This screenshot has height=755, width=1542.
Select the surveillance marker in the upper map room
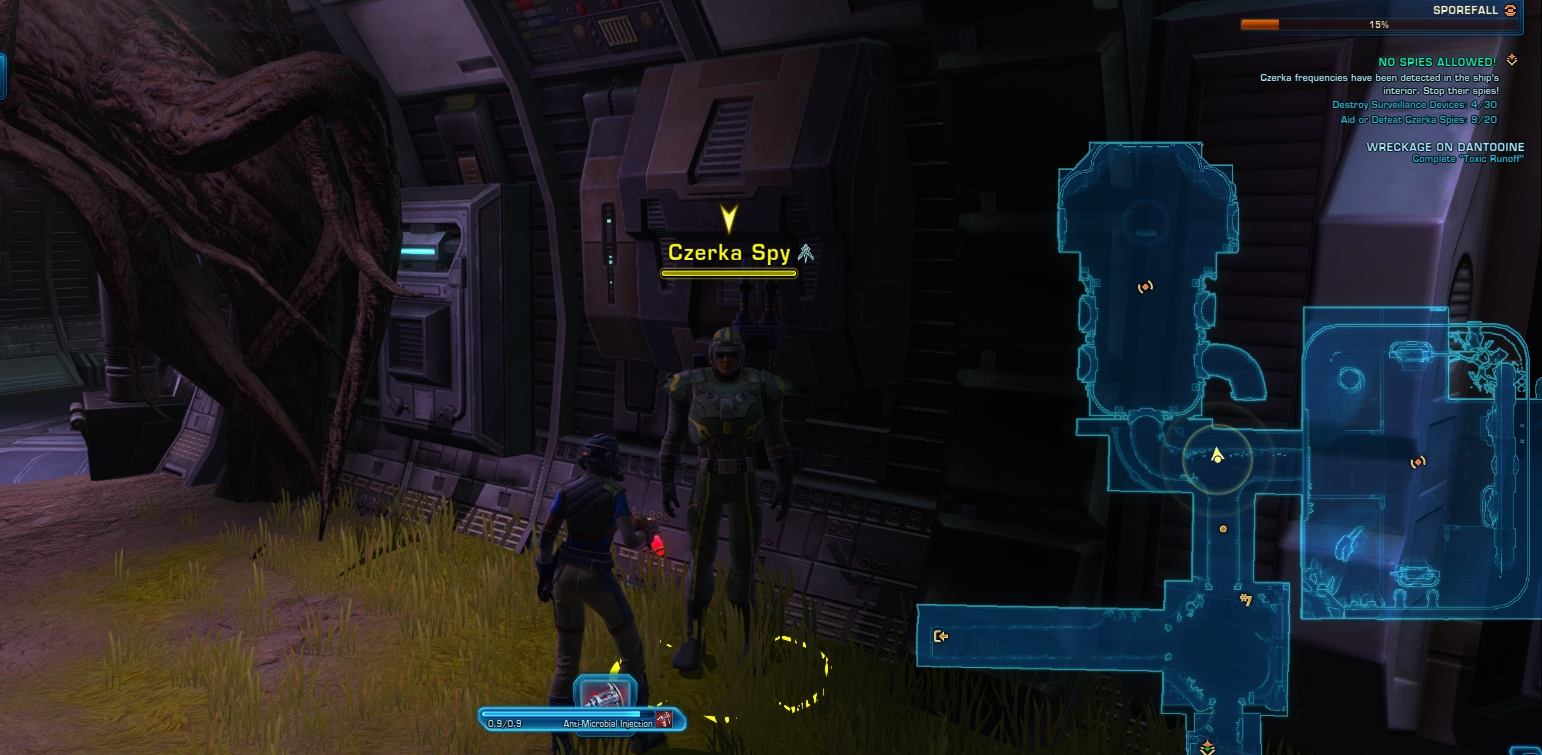tap(1145, 287)
